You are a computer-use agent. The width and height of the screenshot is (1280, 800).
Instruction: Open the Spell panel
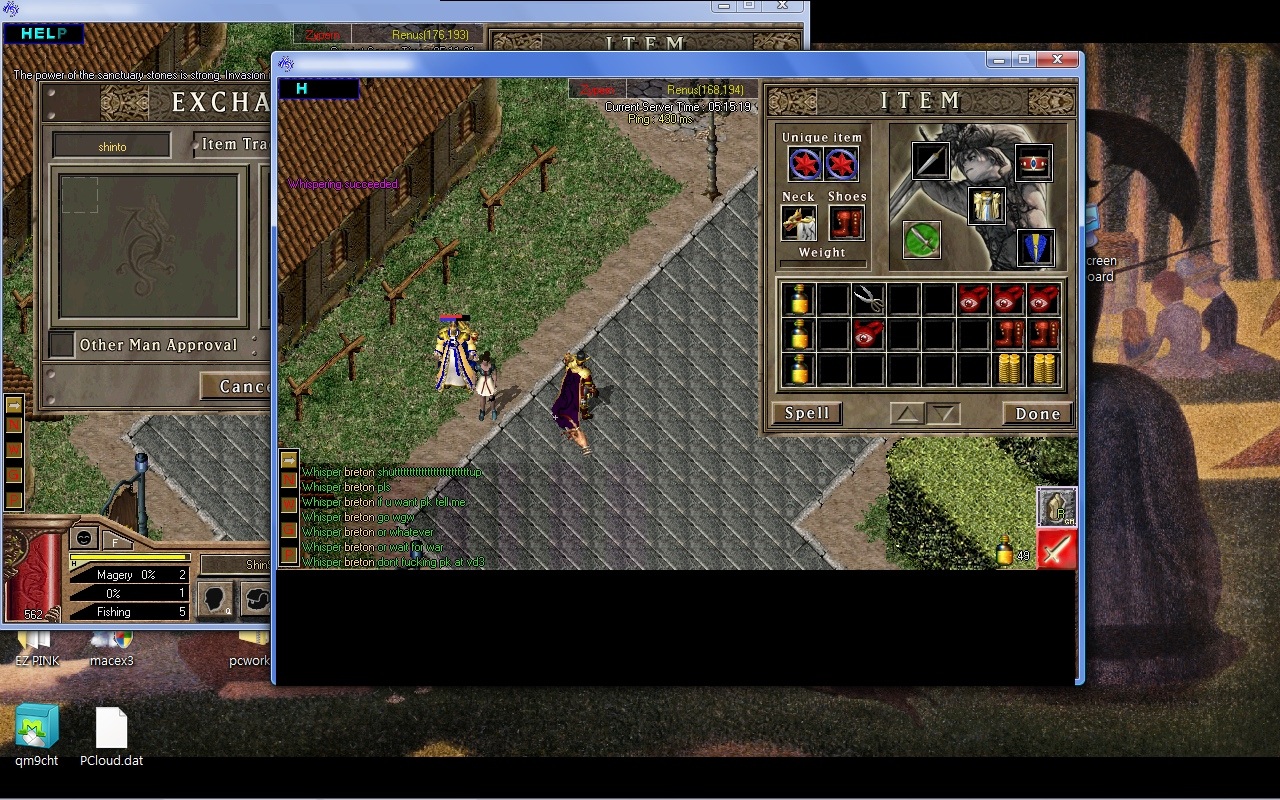[806, 413]
